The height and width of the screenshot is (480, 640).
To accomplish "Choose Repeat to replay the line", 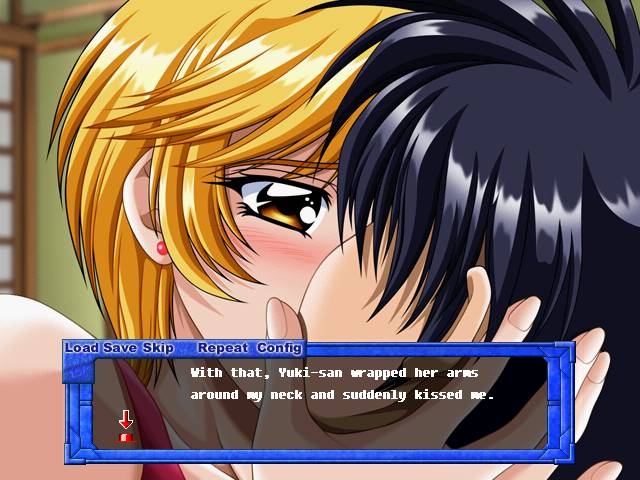I will pyautogui.click(x=222, y=348).
